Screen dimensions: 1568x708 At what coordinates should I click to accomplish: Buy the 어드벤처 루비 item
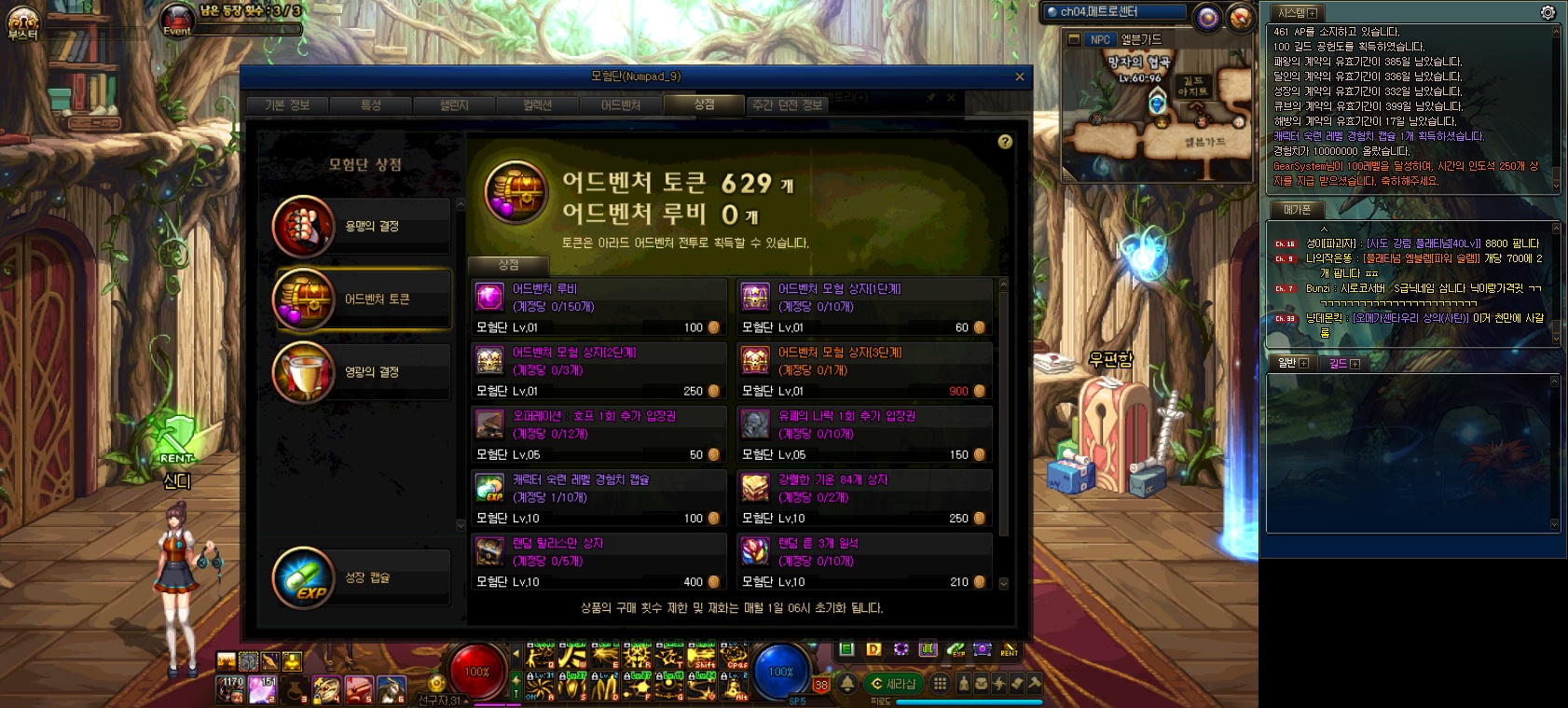[x=598, y=307]
